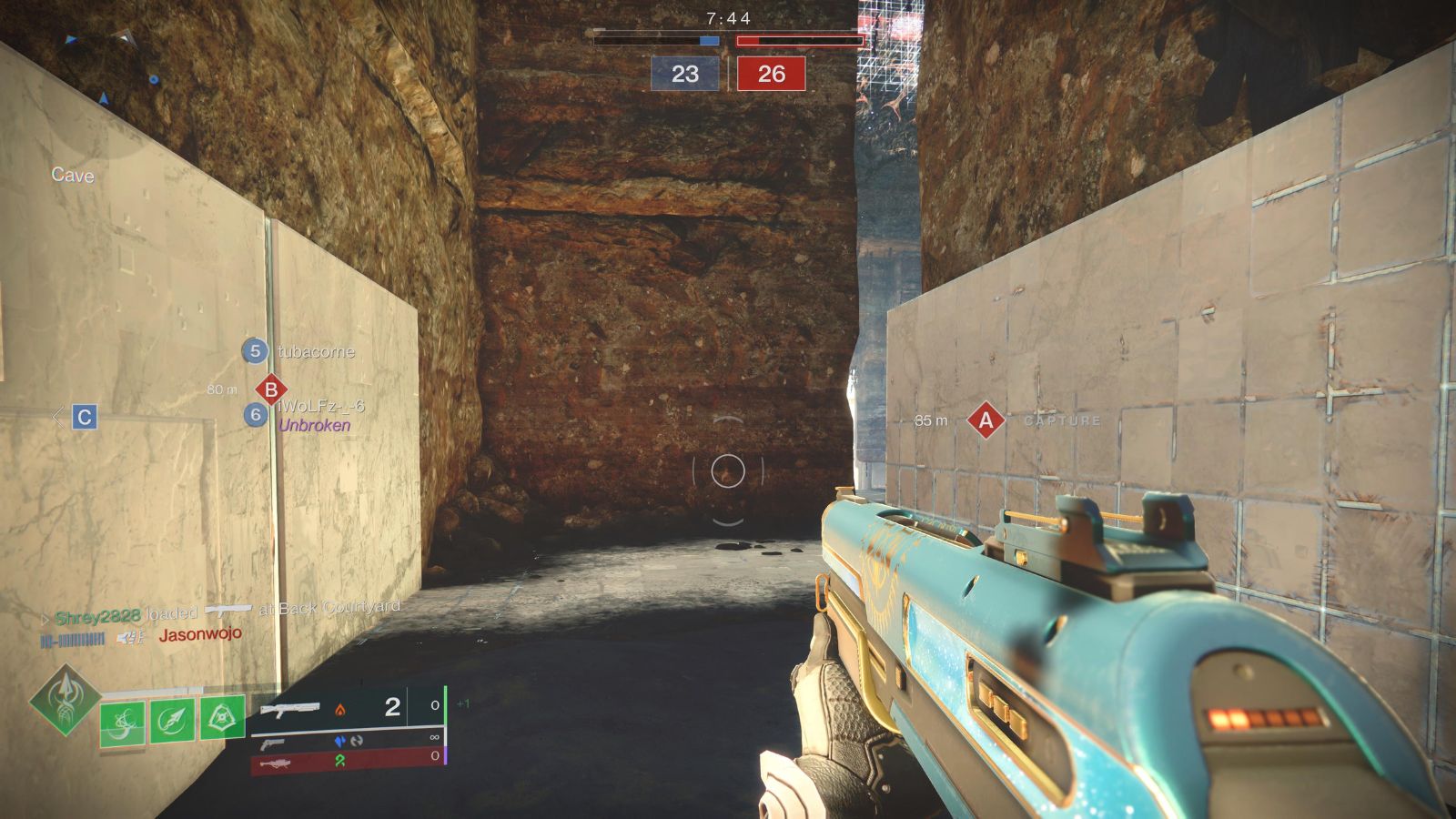The width and height of the screenshot is (1456, 819).
Task: Click the Jasonwojo player name
Action: [x=202, y=638]
